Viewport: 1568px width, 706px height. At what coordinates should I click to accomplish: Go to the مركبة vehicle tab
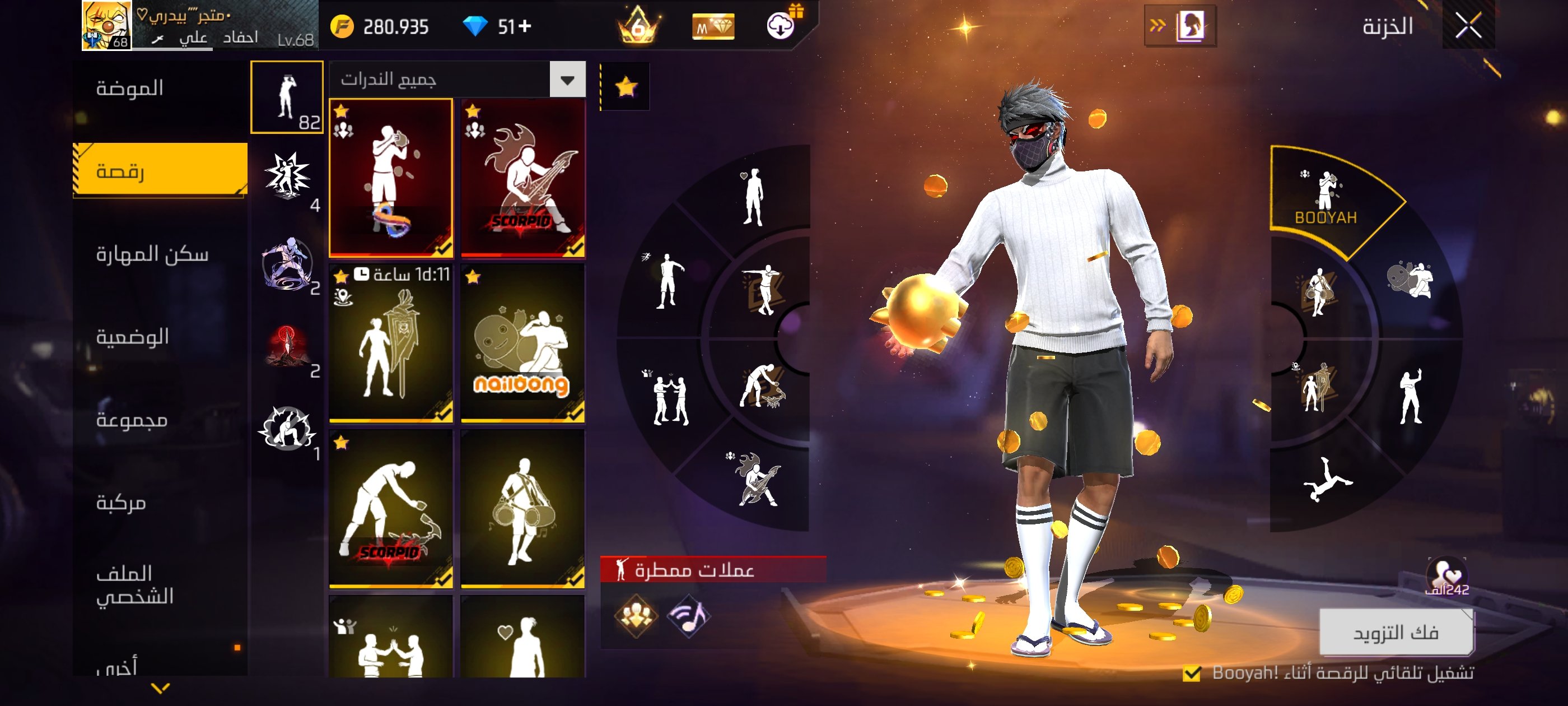coord(121,503)
